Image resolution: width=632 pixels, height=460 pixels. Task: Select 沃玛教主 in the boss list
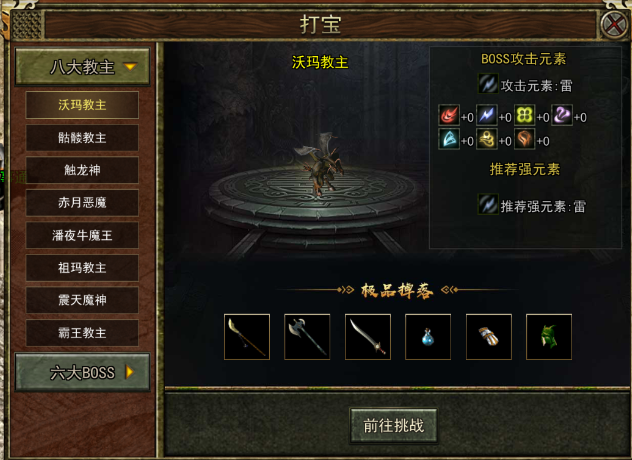pyautogui.click(x=82, y=105)
